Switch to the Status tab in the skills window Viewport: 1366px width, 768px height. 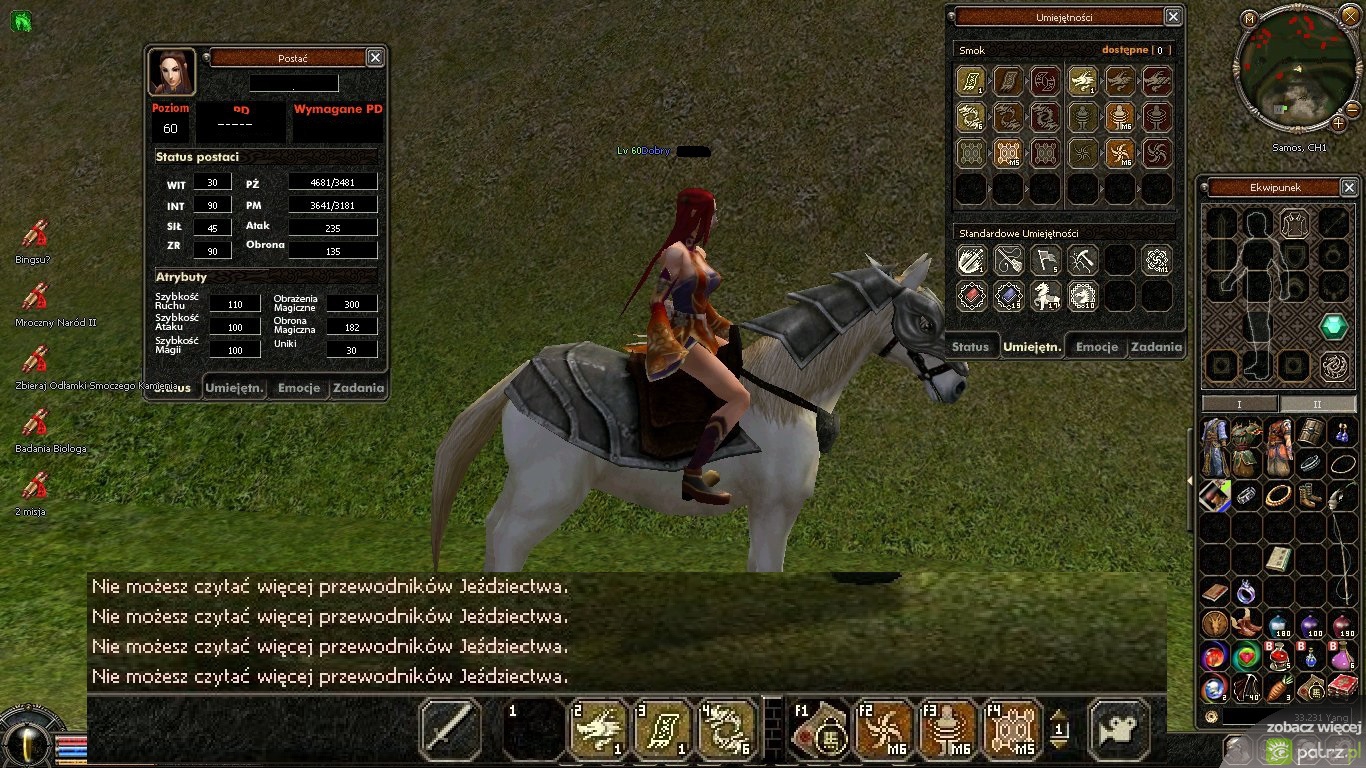(x=970, y=347)
